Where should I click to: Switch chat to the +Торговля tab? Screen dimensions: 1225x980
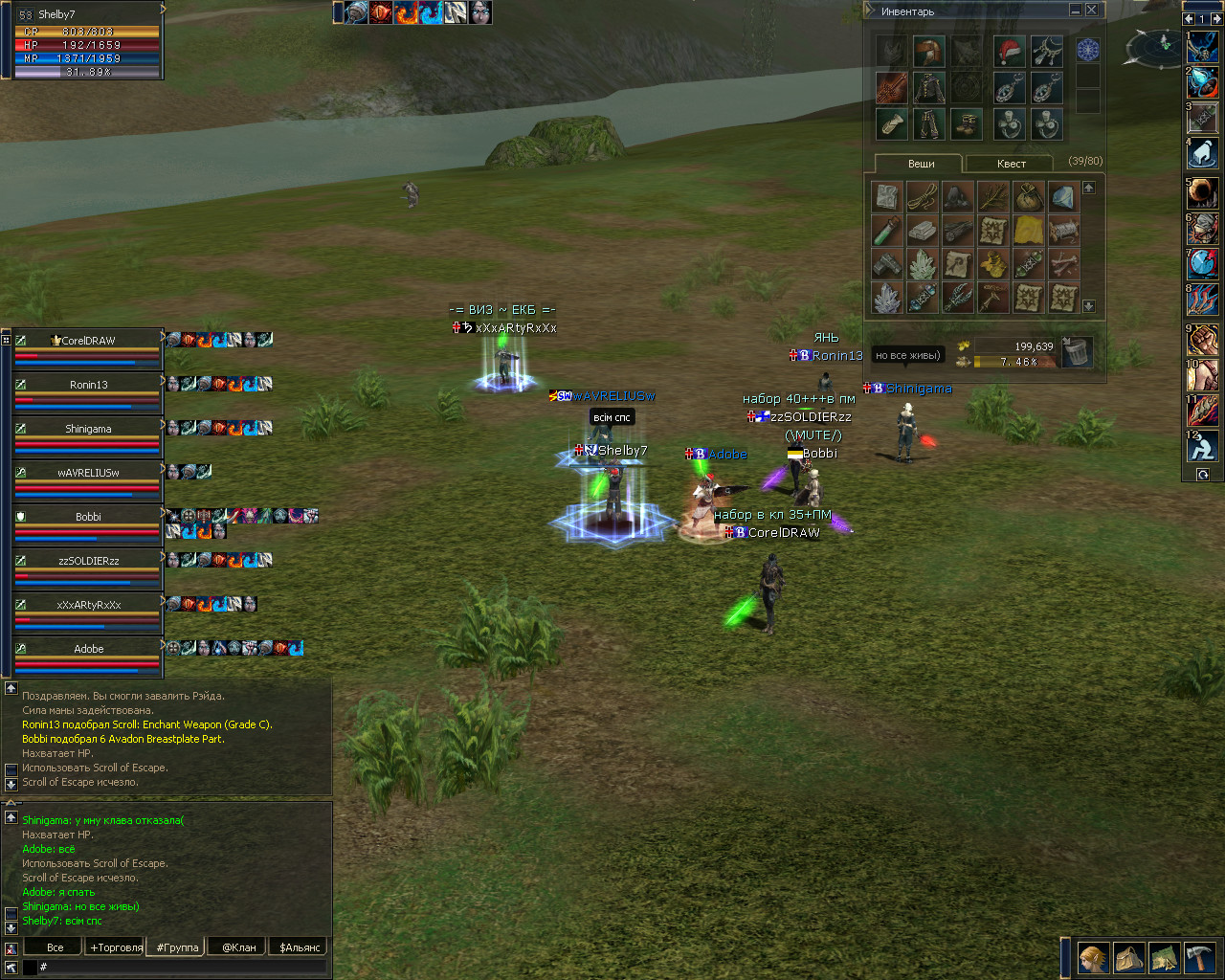click(116, 947)
